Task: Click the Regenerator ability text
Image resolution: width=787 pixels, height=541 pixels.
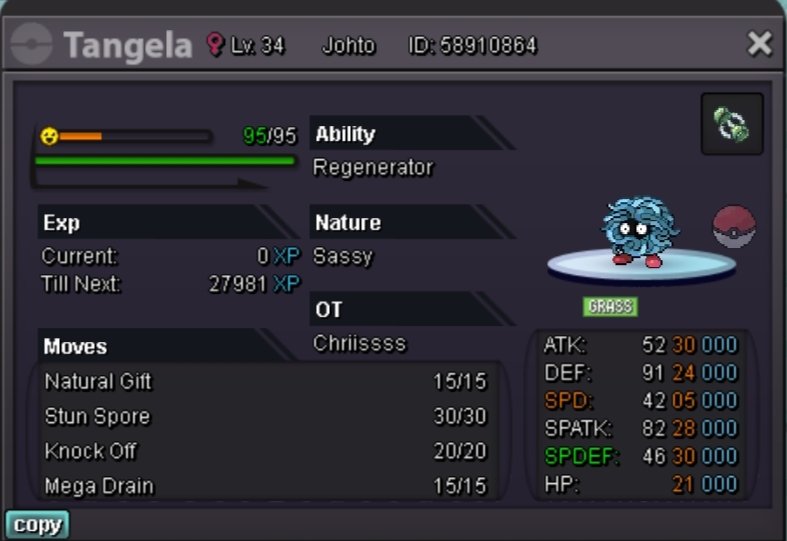Action: click(373, 168)
